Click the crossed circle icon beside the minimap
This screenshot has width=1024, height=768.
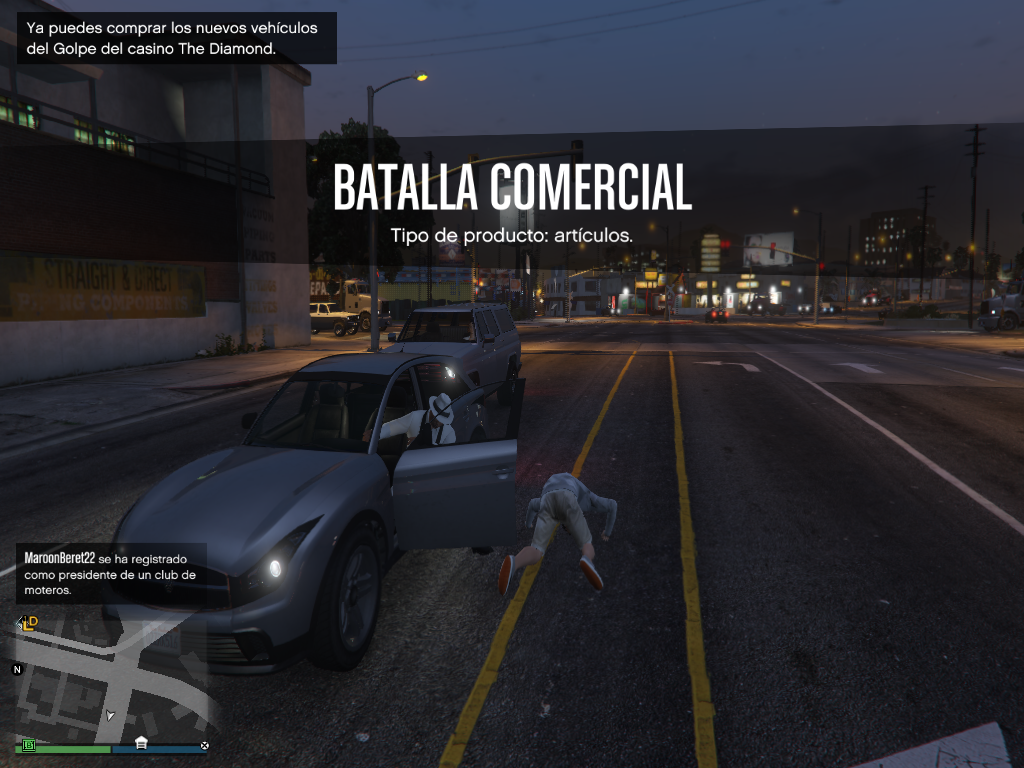coord(204,745)
